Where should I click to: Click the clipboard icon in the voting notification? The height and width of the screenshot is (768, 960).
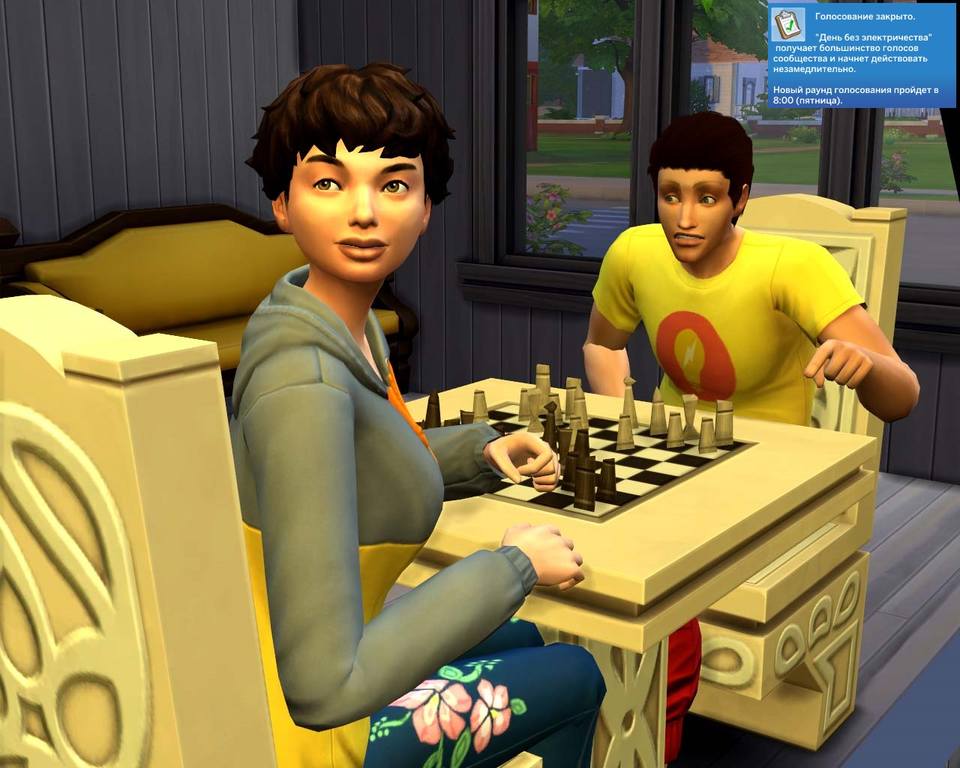(788, 23)
